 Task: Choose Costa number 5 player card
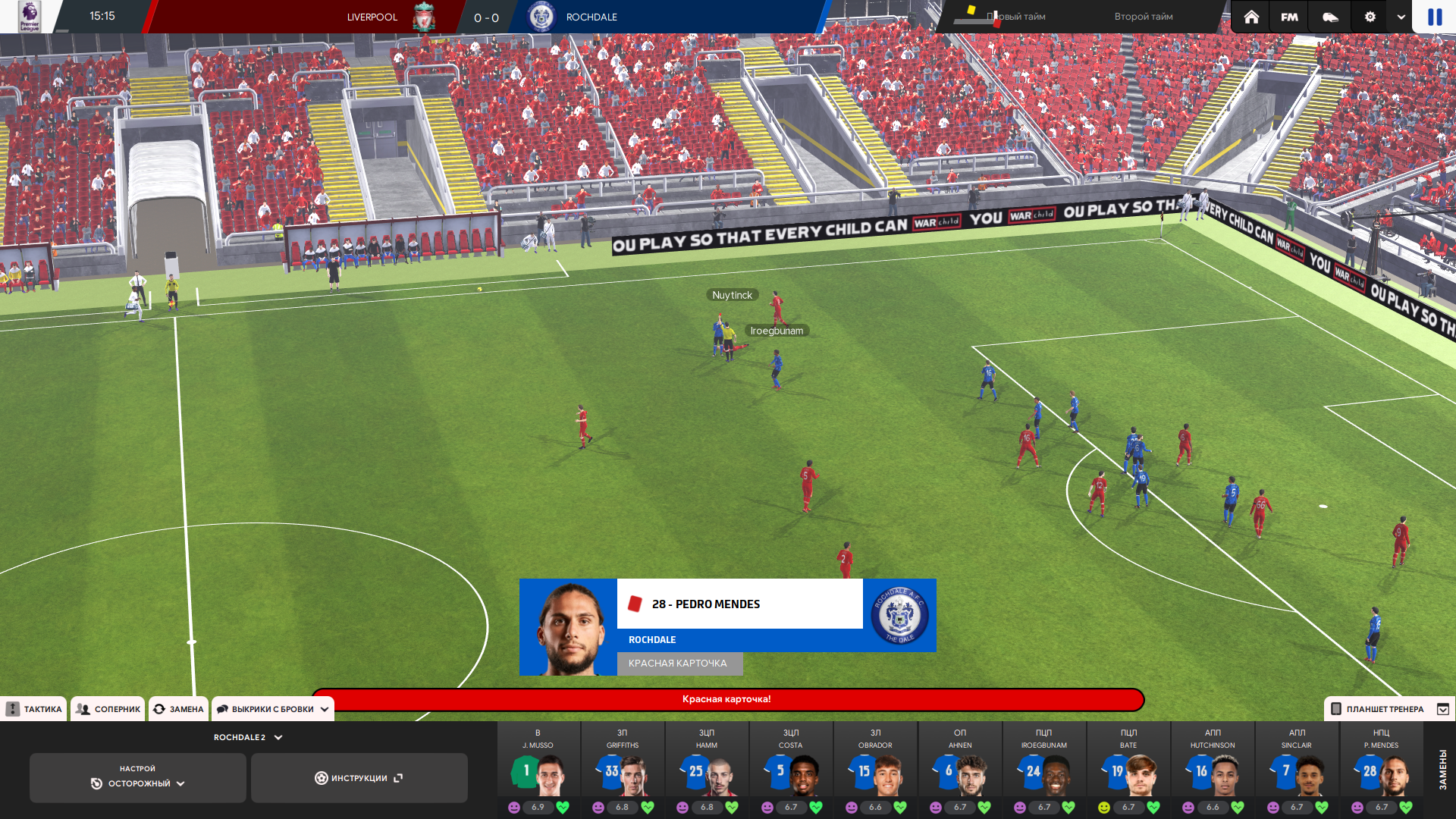(x=791, y=770)
